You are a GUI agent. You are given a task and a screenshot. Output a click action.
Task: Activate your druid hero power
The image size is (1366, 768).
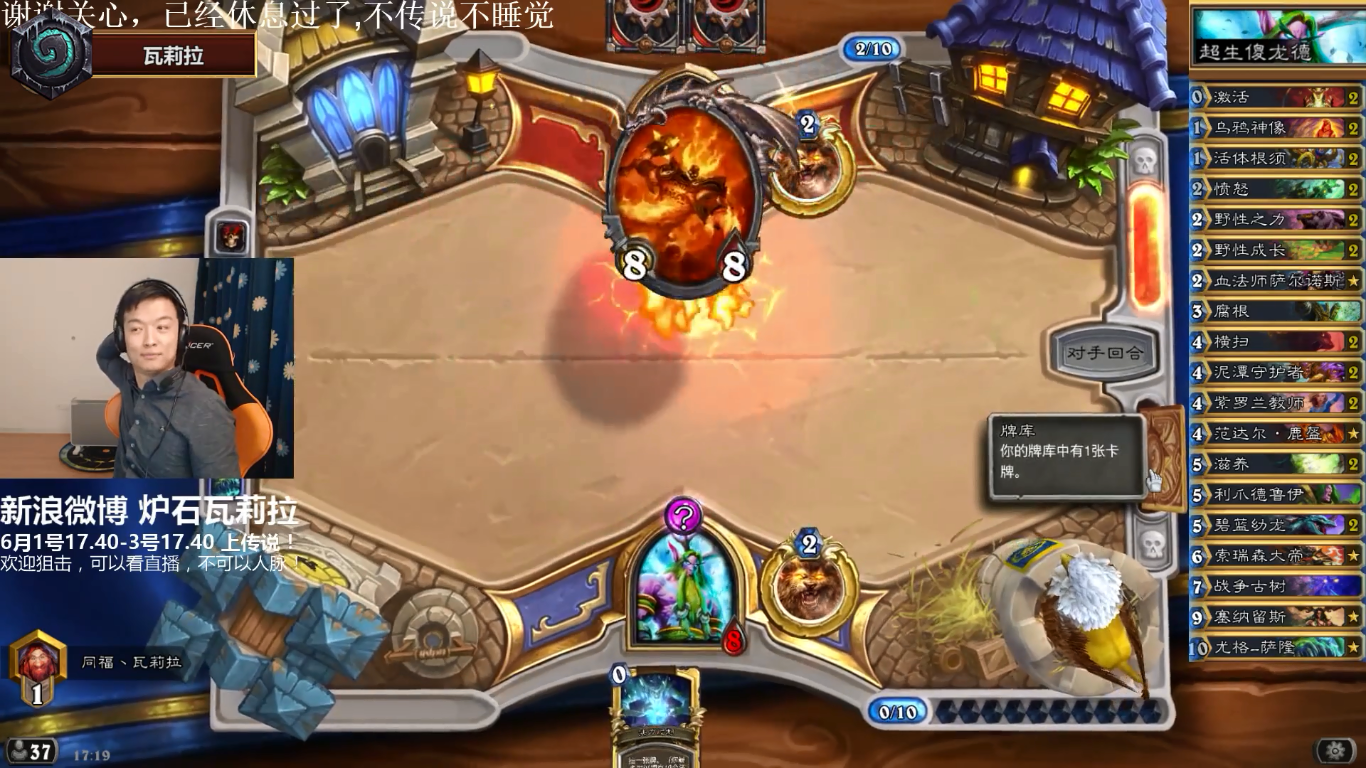808,587
